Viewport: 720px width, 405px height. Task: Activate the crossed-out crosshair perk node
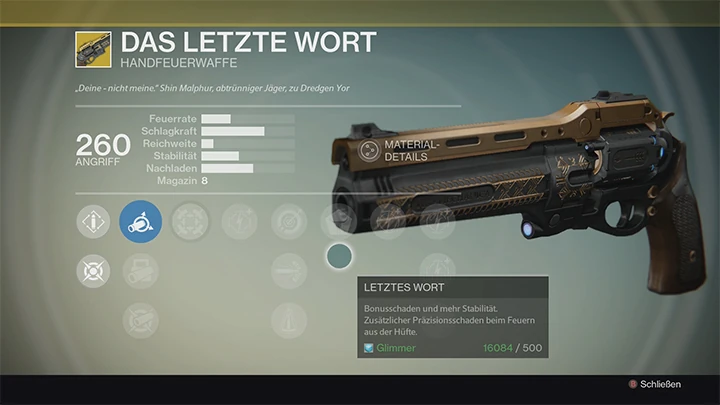point(93,271)
